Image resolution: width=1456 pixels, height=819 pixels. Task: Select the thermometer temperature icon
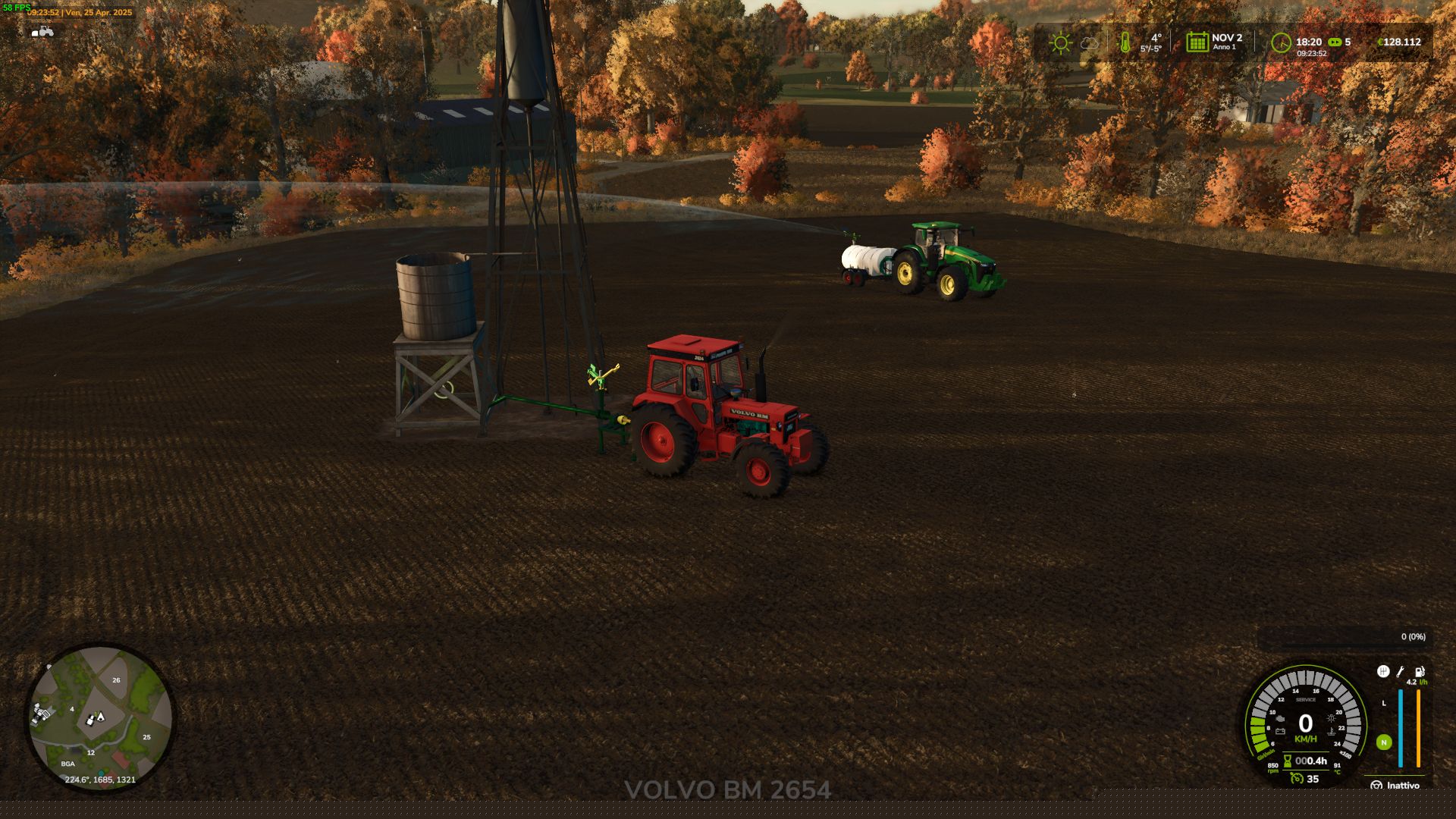pyautogui.click(x=1125, y=42)
